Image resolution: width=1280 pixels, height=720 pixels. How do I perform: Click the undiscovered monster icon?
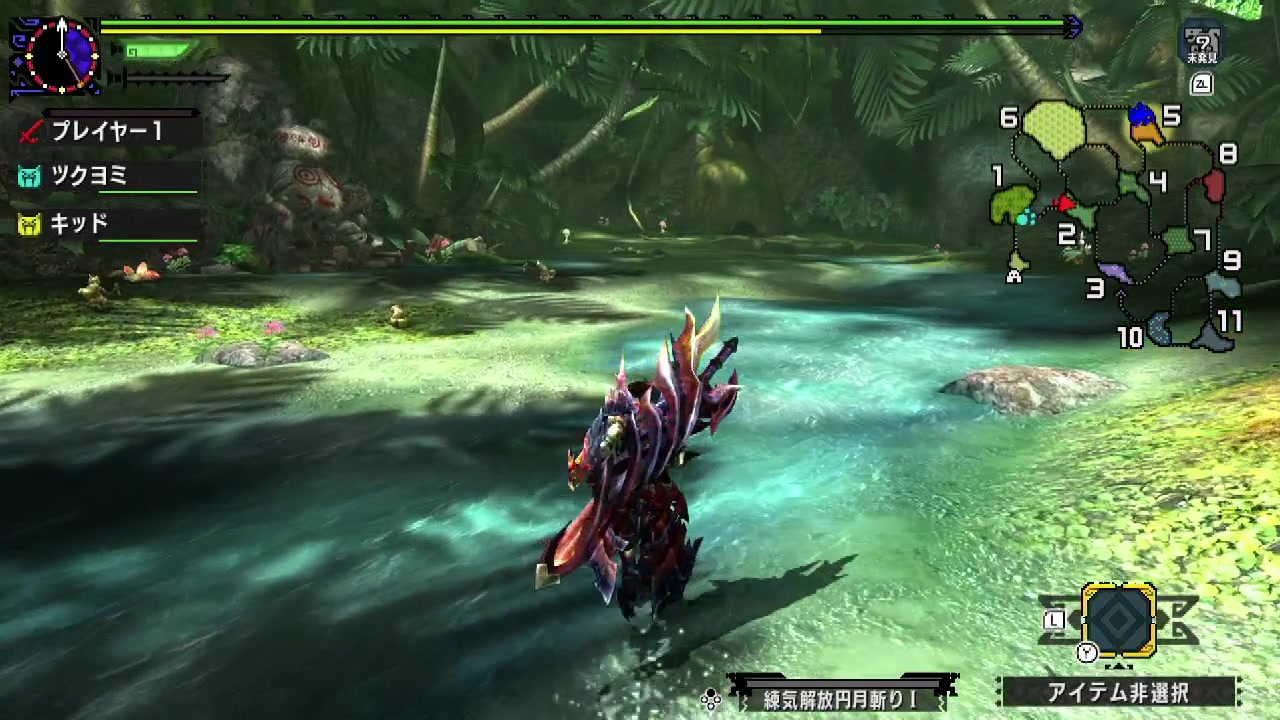pyautogui.click(x=1201, y=45)
